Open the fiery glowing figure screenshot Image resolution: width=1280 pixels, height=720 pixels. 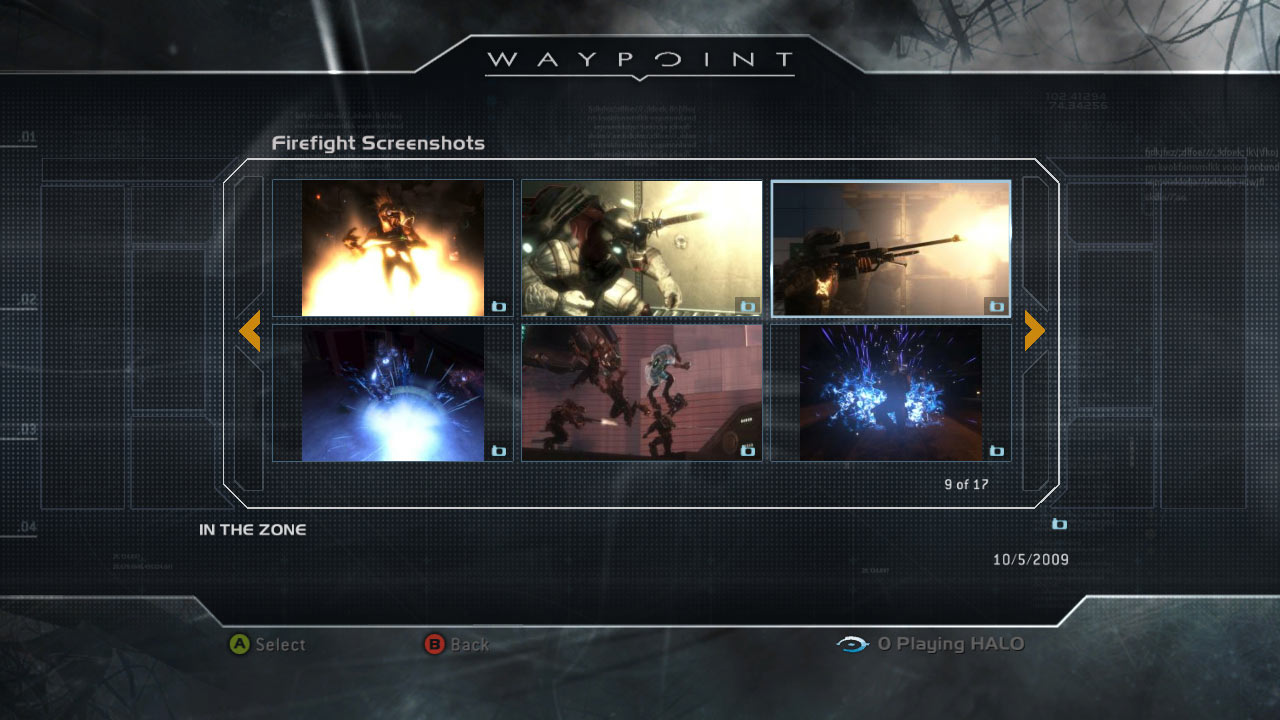point(393,248)
